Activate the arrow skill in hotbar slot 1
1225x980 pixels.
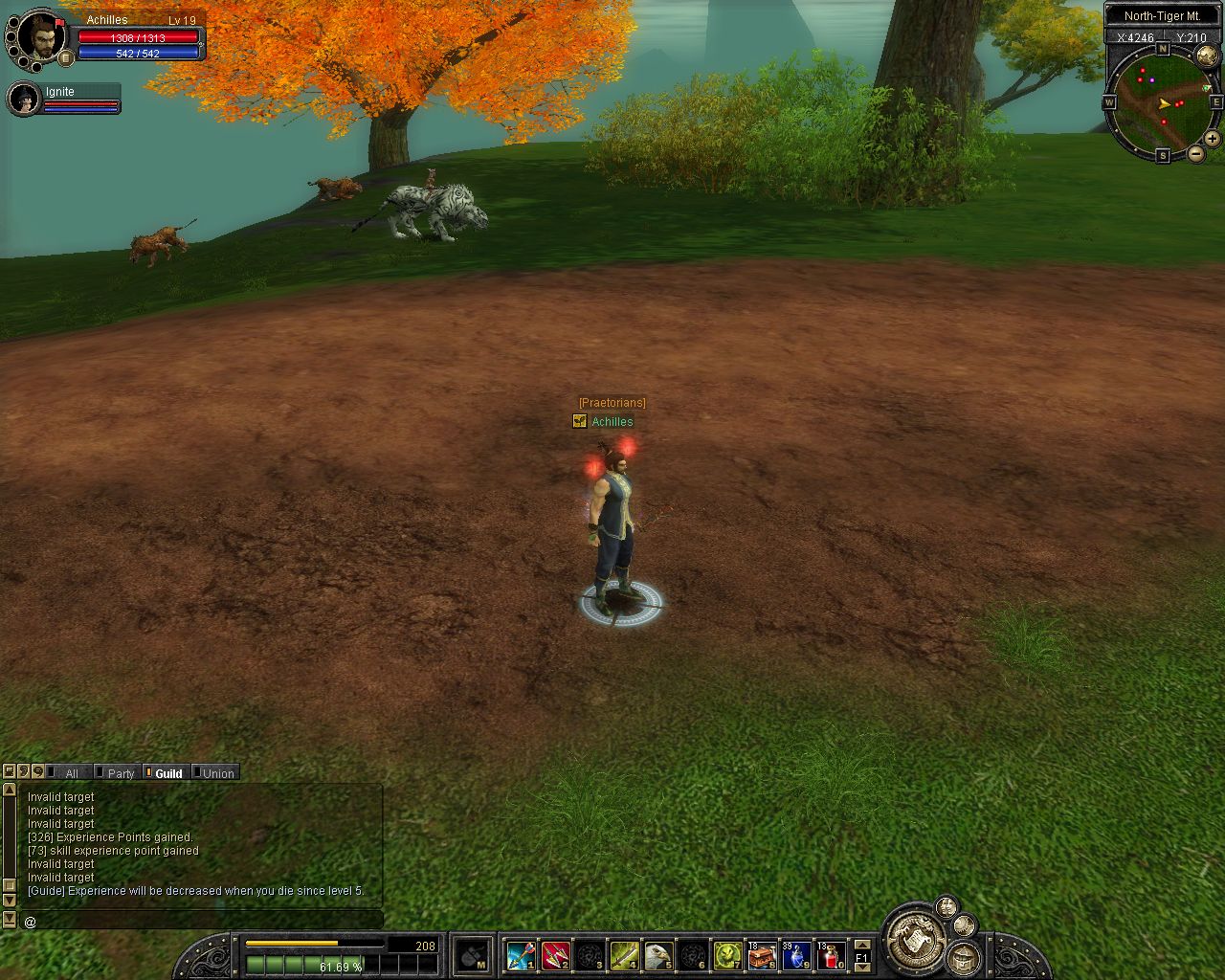point(521,955)
